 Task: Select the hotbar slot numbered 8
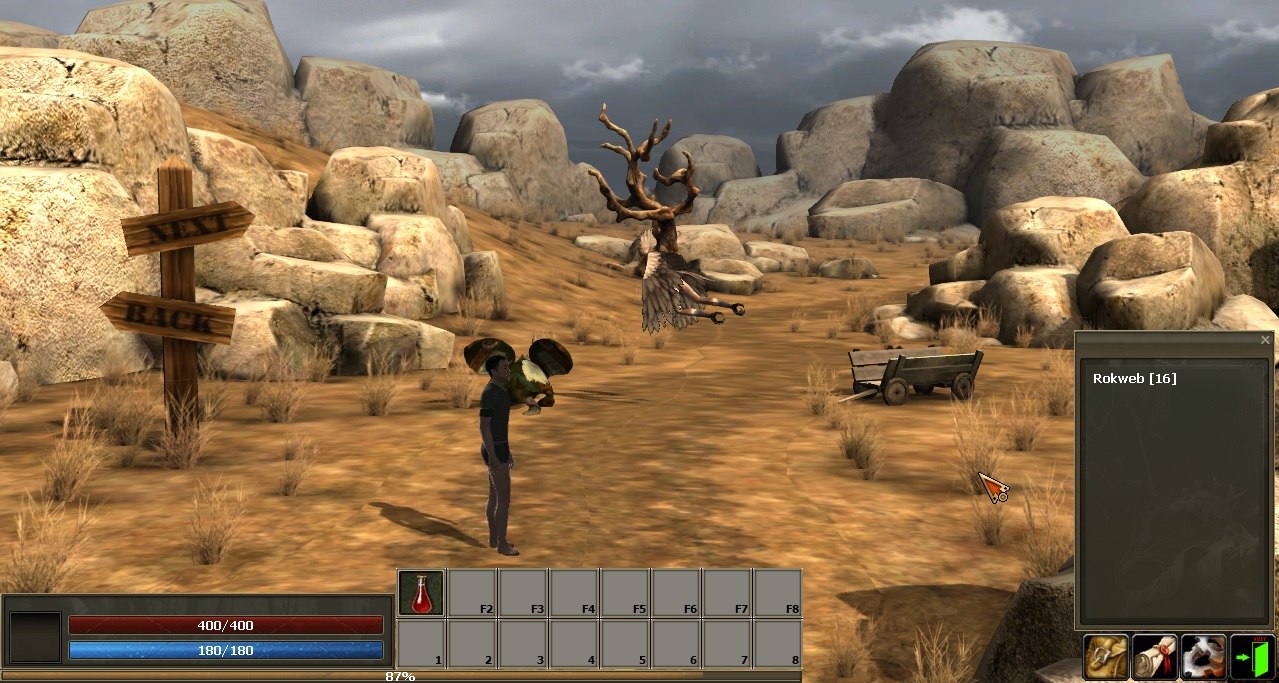point(778,644)
